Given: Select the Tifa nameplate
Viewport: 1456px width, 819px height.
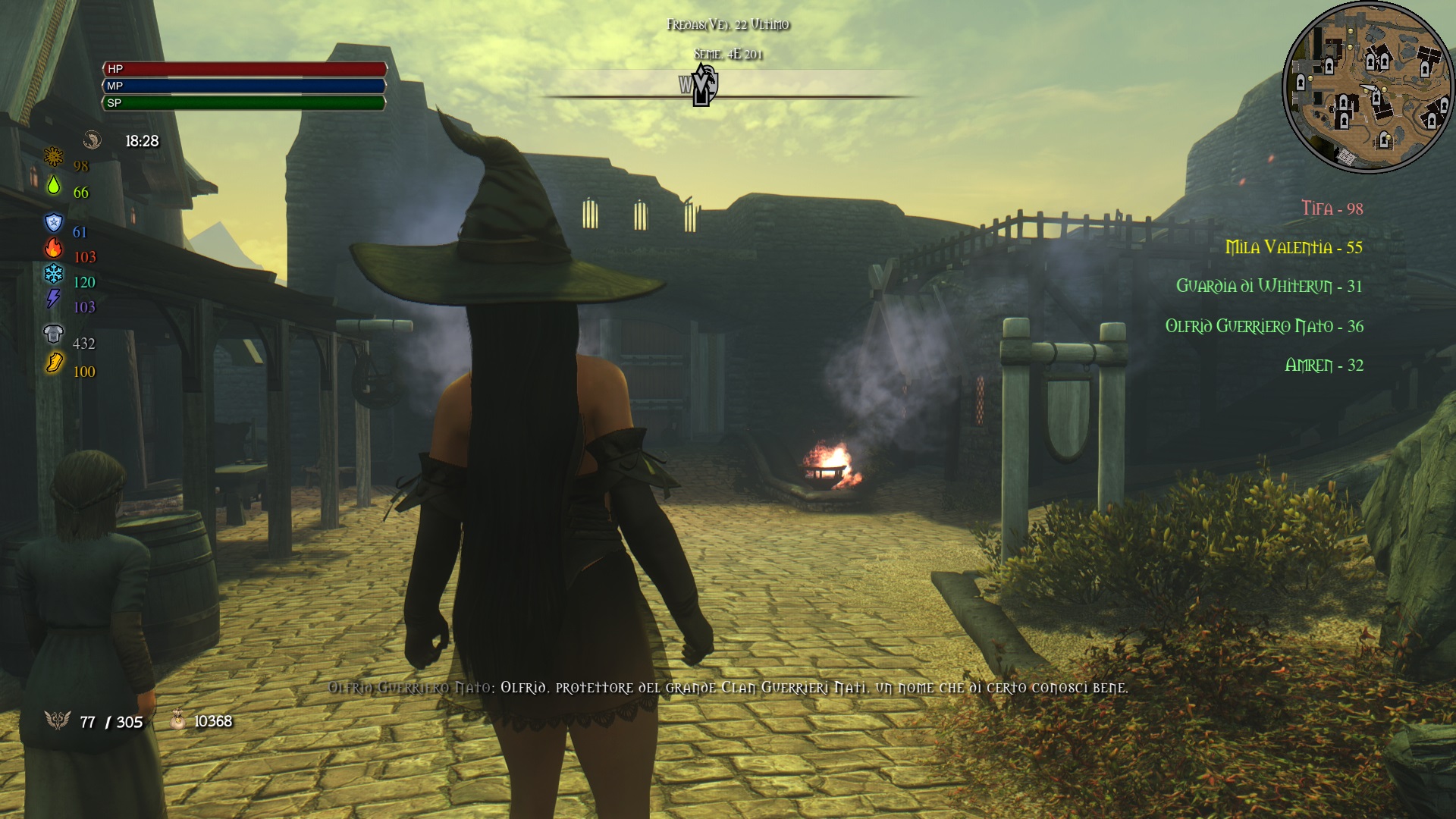Looking at the screenshot, I should (x=1331, y=208).
